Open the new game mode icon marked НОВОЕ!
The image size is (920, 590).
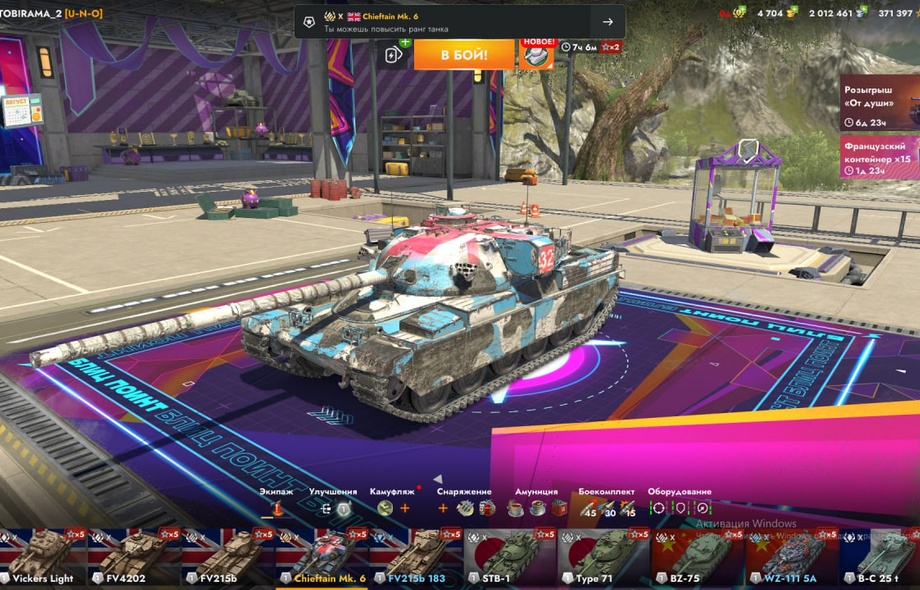pos(537,54)
